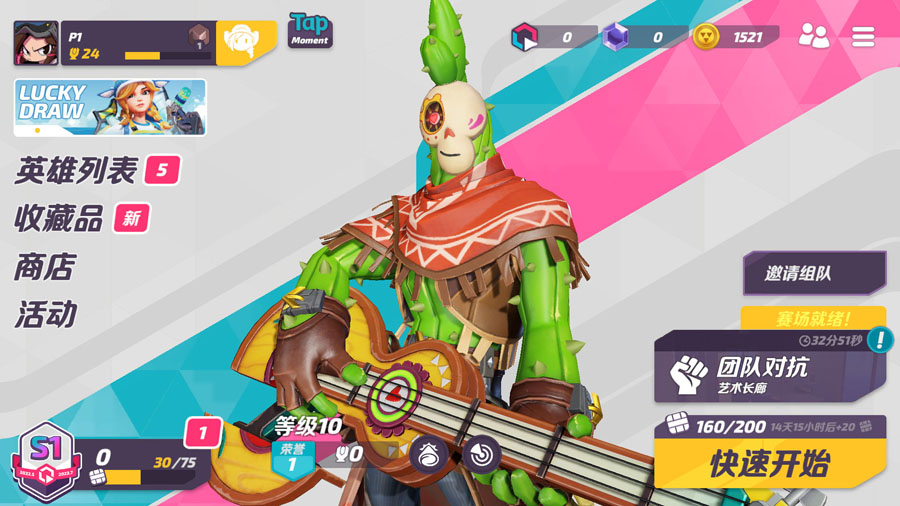
Task: Enter the 商店 shop
Action: (x=45, y=267)
